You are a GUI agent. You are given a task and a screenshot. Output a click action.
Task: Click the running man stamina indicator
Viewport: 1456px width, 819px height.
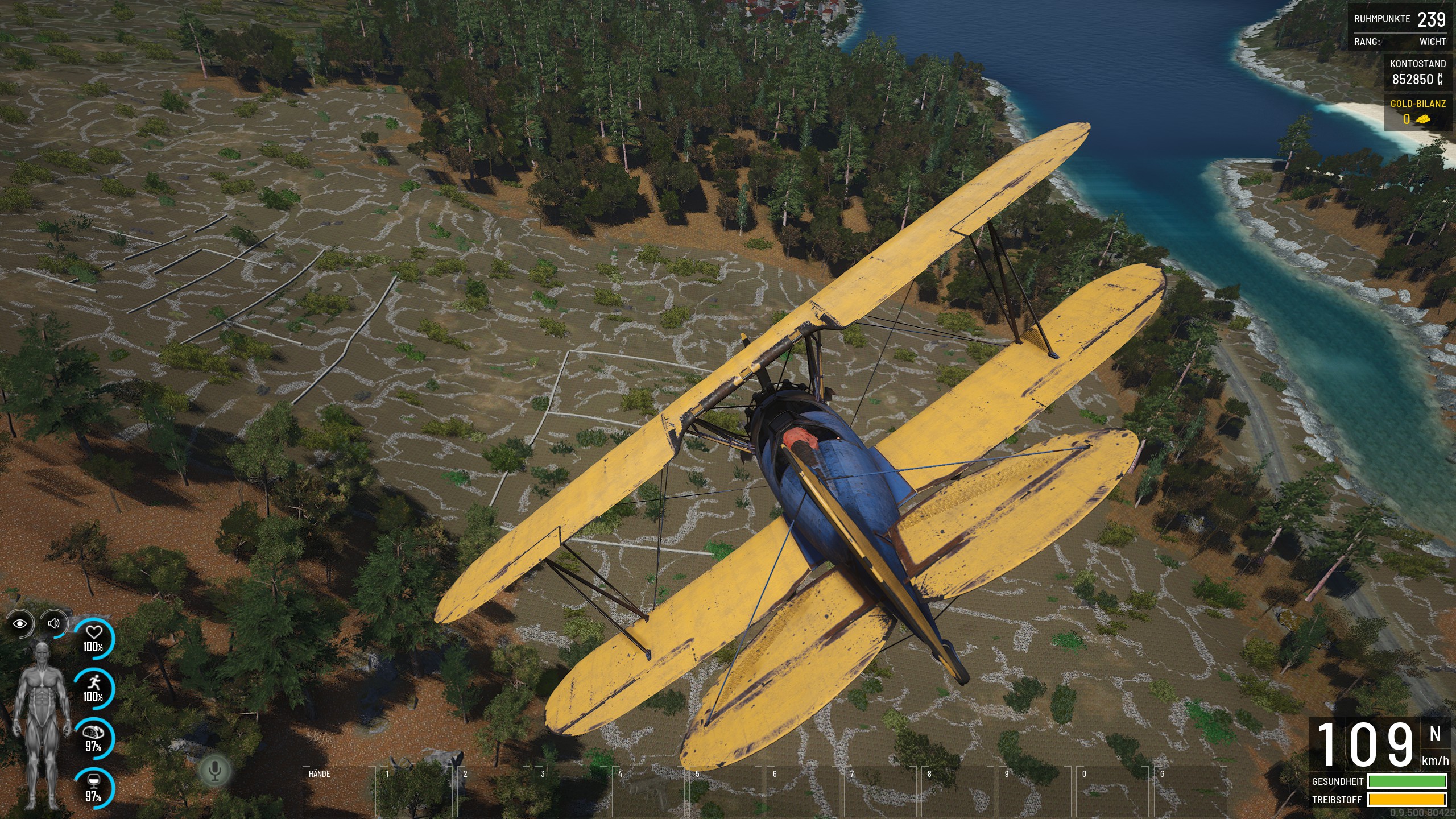94,688
